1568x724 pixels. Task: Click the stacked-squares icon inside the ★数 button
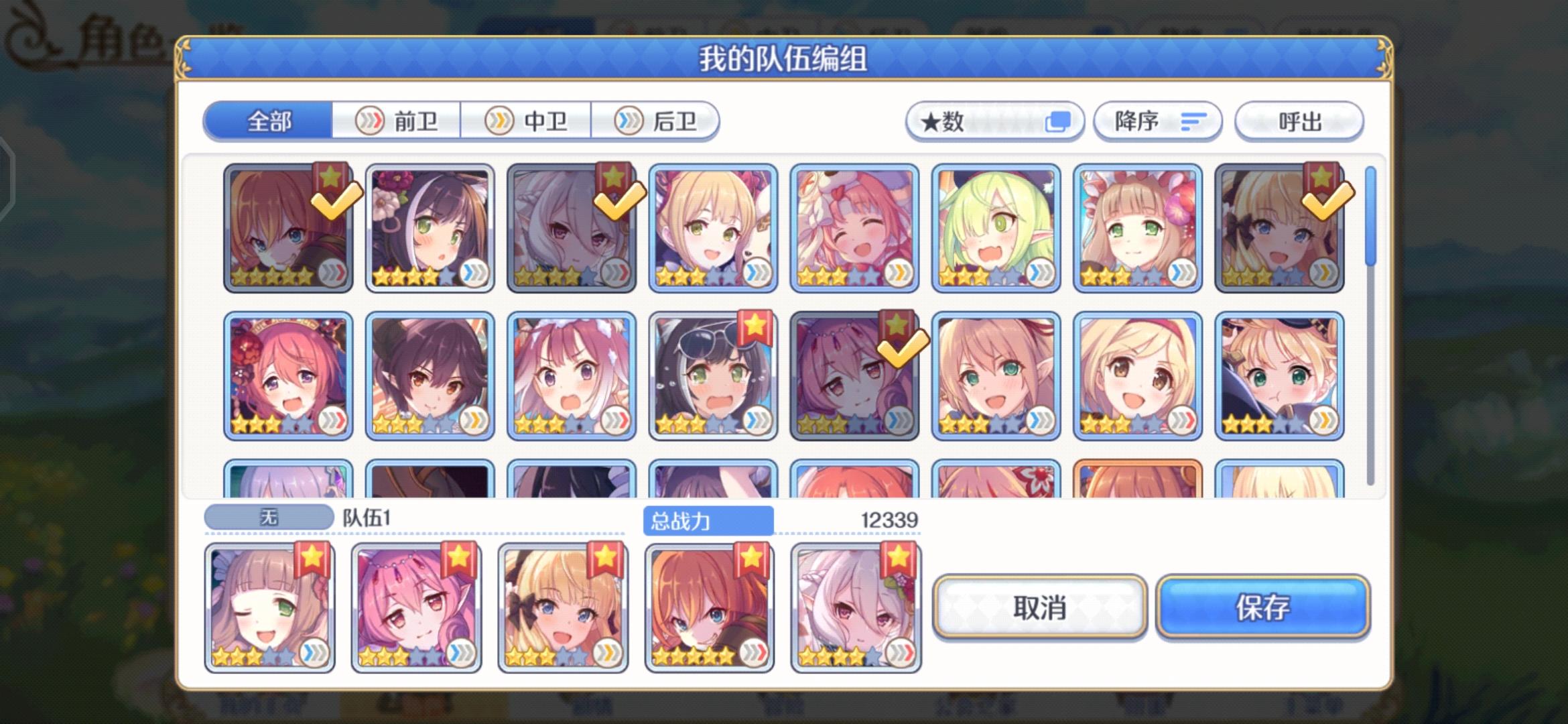click(x=1061, y=121)
